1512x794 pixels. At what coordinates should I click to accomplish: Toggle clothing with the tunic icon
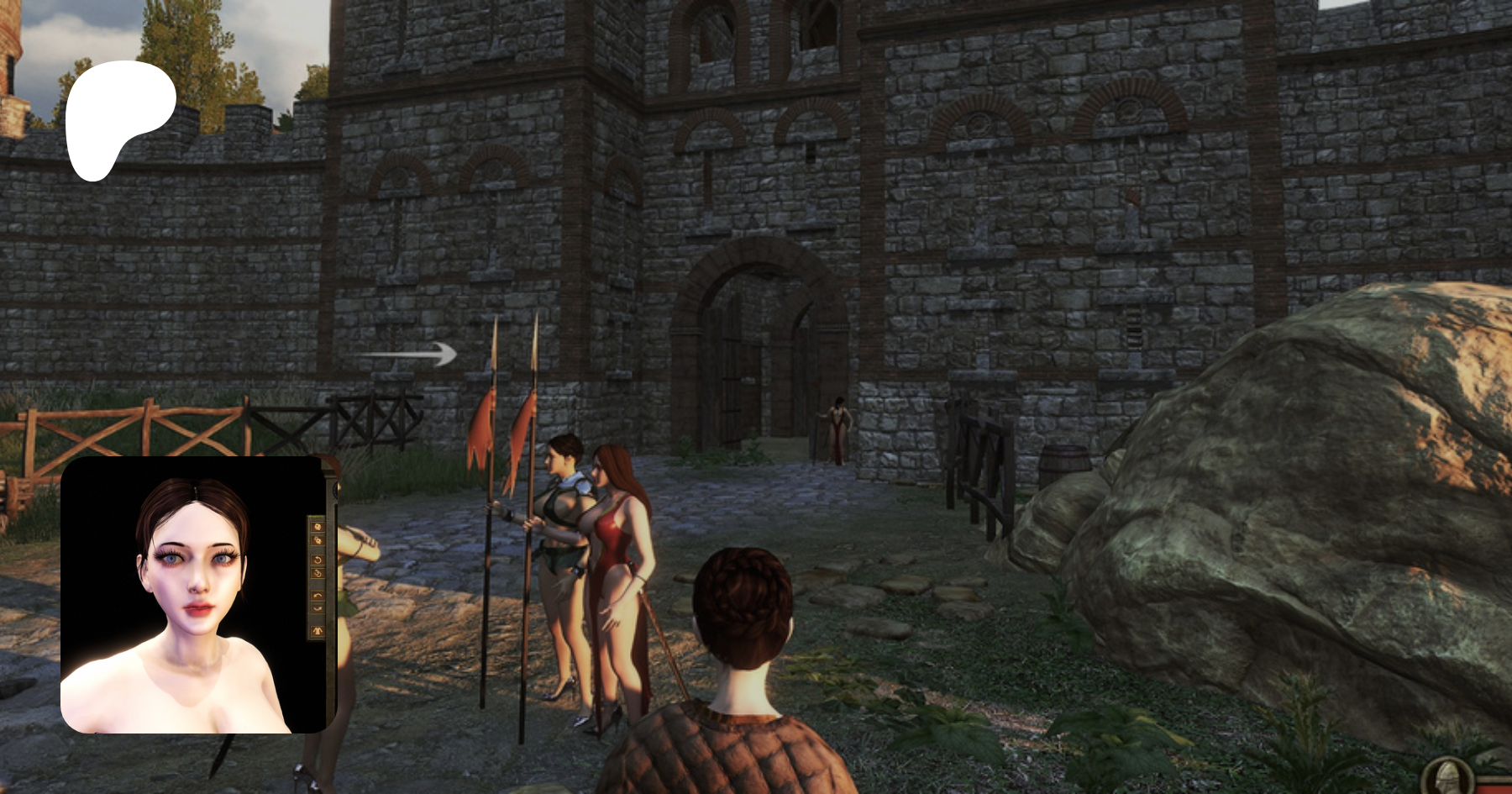(318, 629)
